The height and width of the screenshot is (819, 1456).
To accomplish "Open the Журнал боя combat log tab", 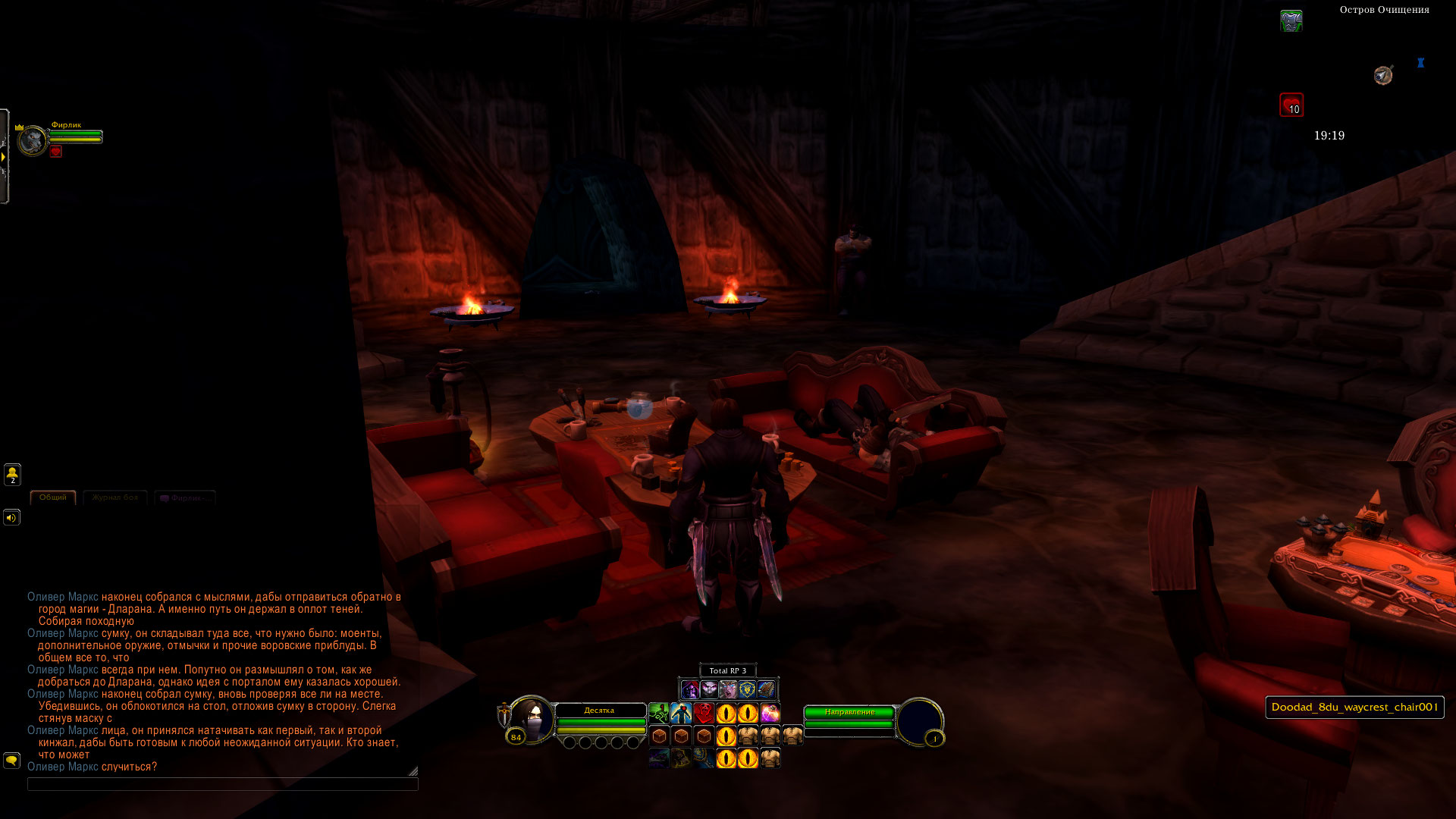I will [x=115, y=497].
